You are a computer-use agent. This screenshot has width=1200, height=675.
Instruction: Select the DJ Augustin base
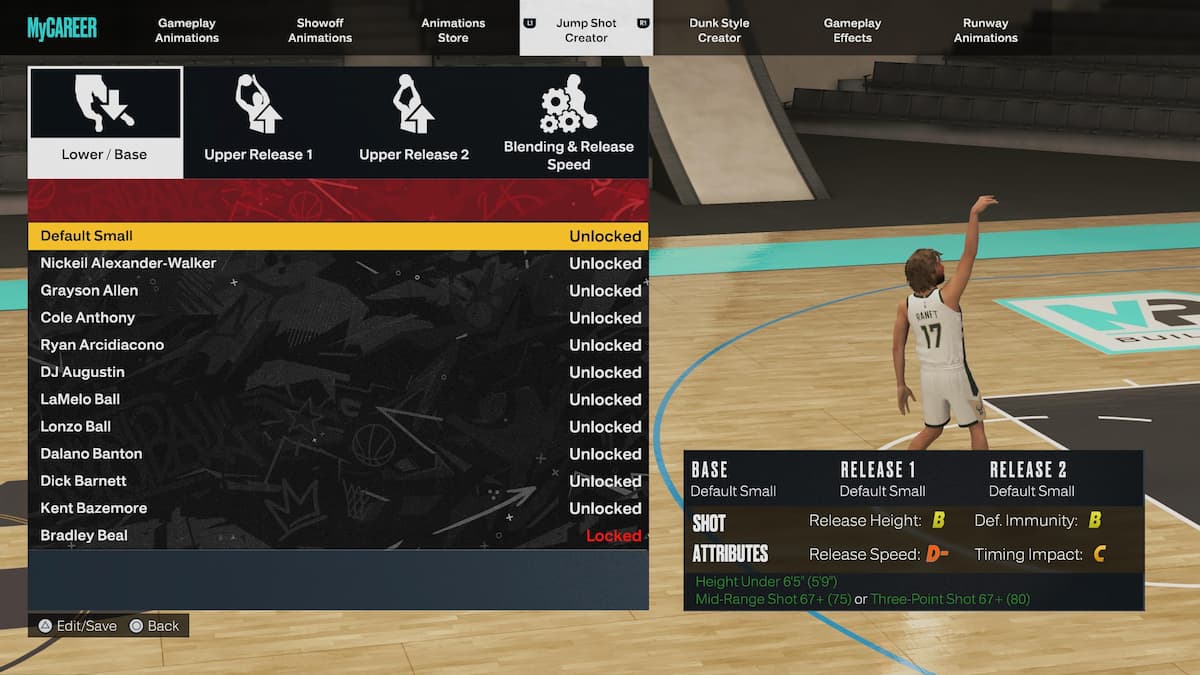point(338,372)
